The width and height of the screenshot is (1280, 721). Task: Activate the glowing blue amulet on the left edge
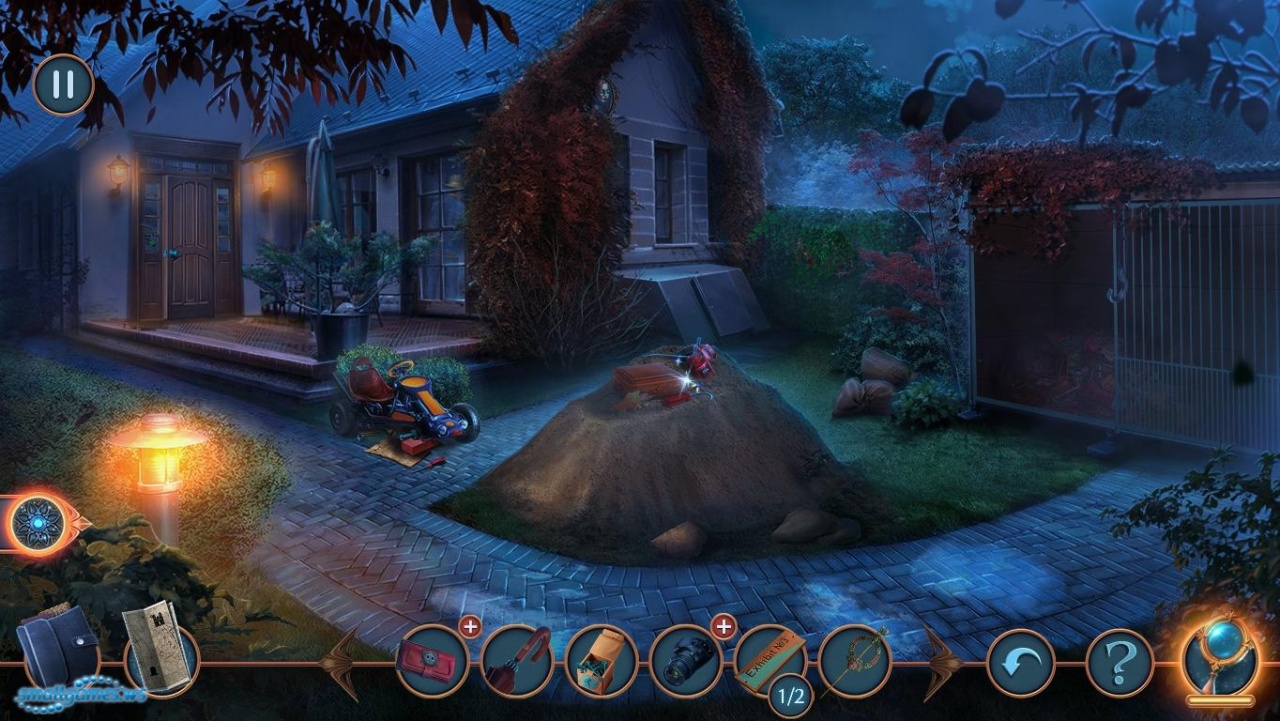coord(41,522)
